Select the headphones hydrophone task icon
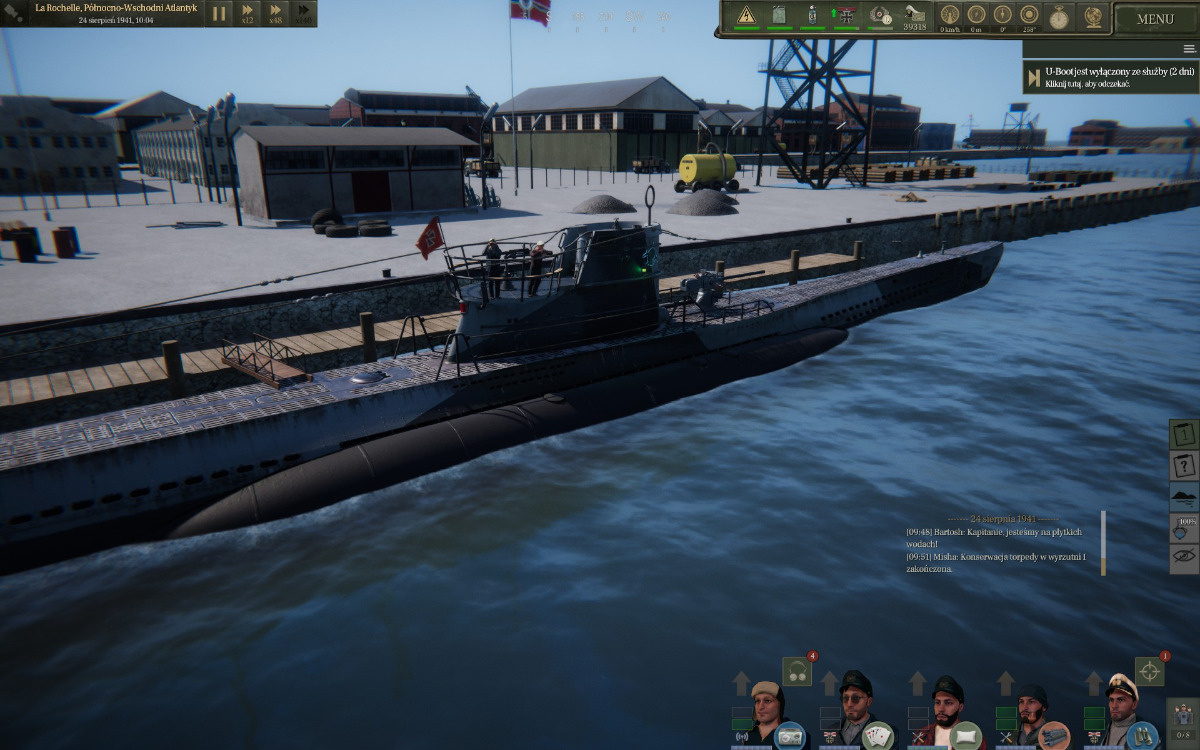Screen dimensions: 1200x750 pos(797,671)
